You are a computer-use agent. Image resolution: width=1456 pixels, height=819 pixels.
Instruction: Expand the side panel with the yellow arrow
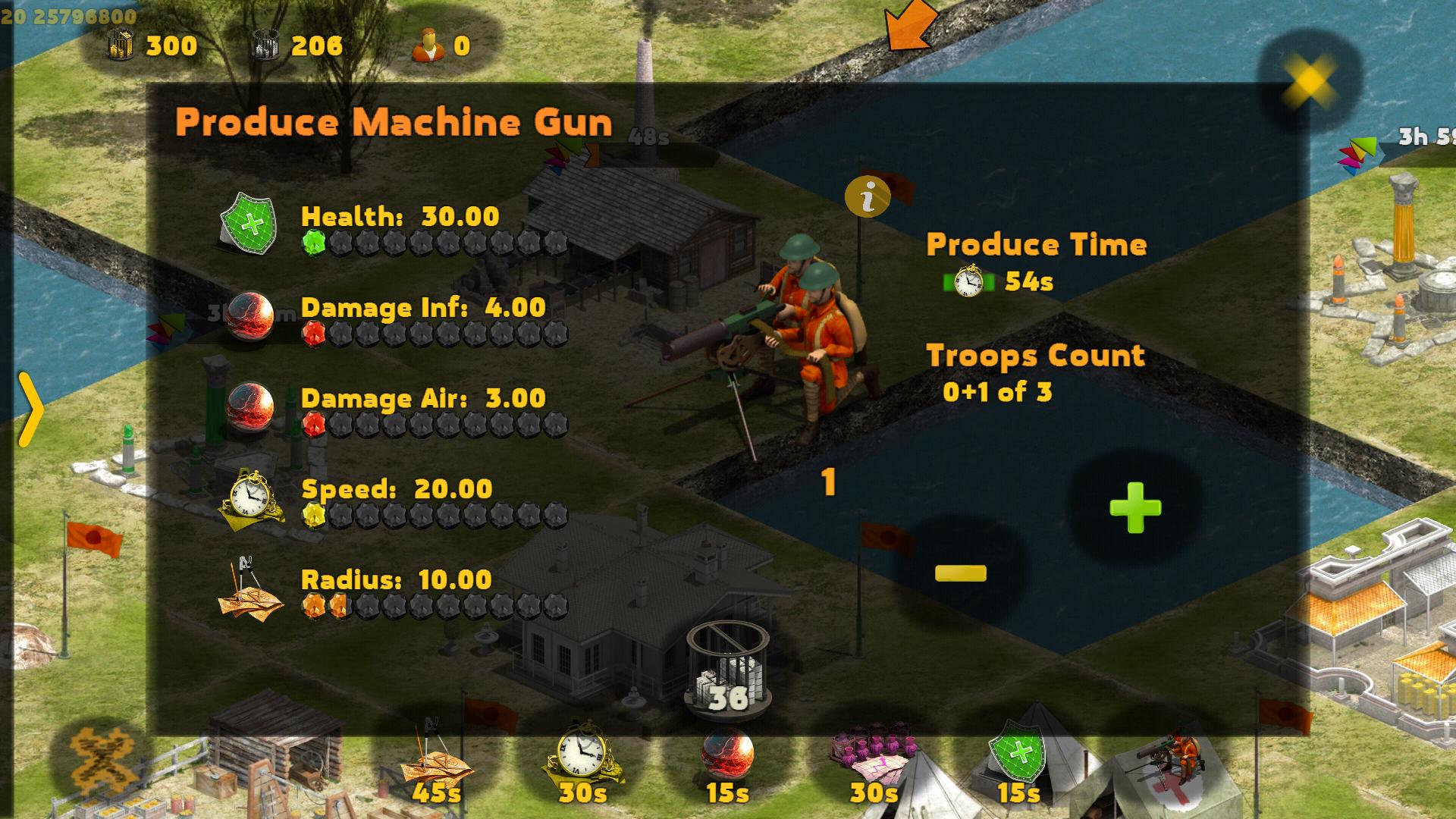30,409
